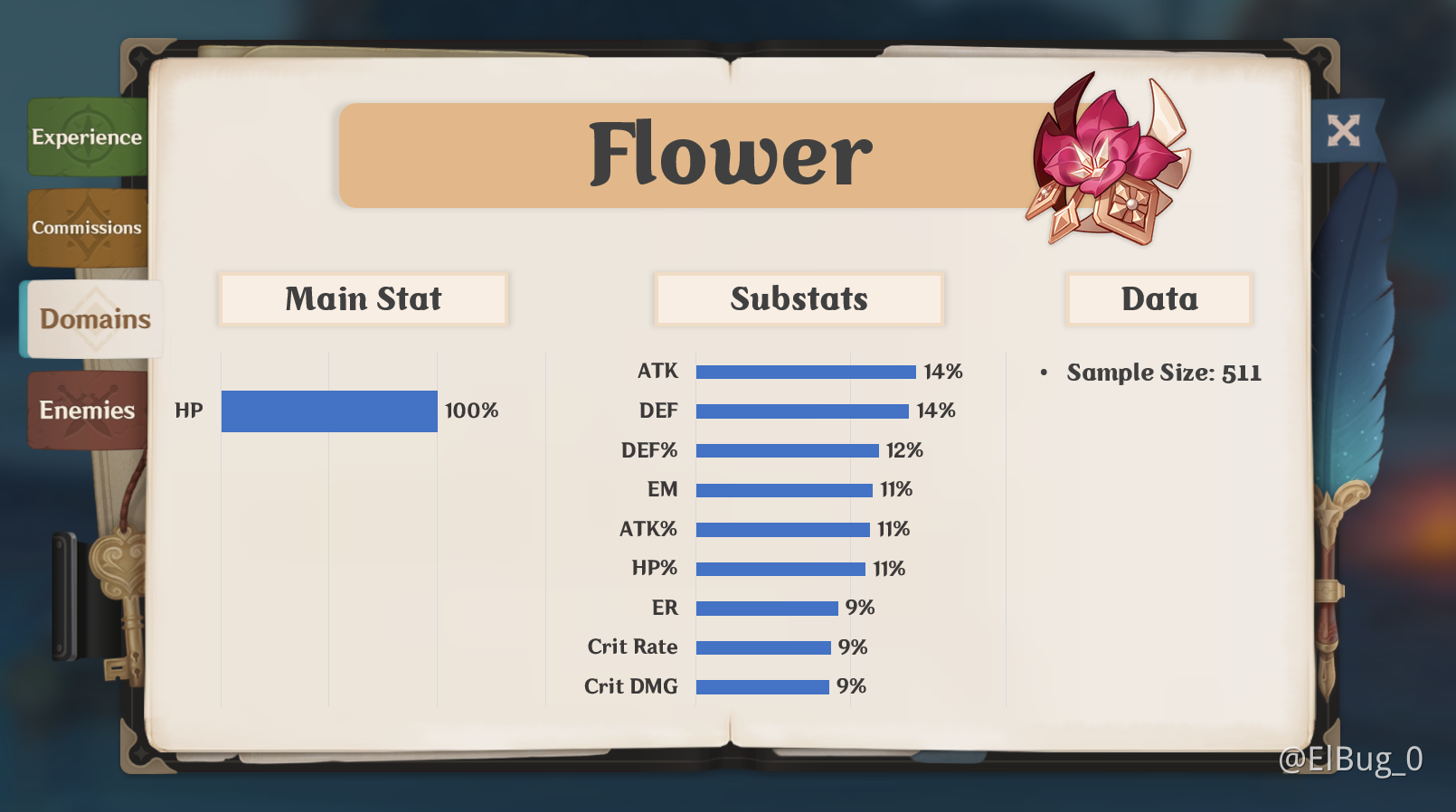Switch to the Experience tab
This screenshot has height=812, width=1456.
(x=87, y=137)
